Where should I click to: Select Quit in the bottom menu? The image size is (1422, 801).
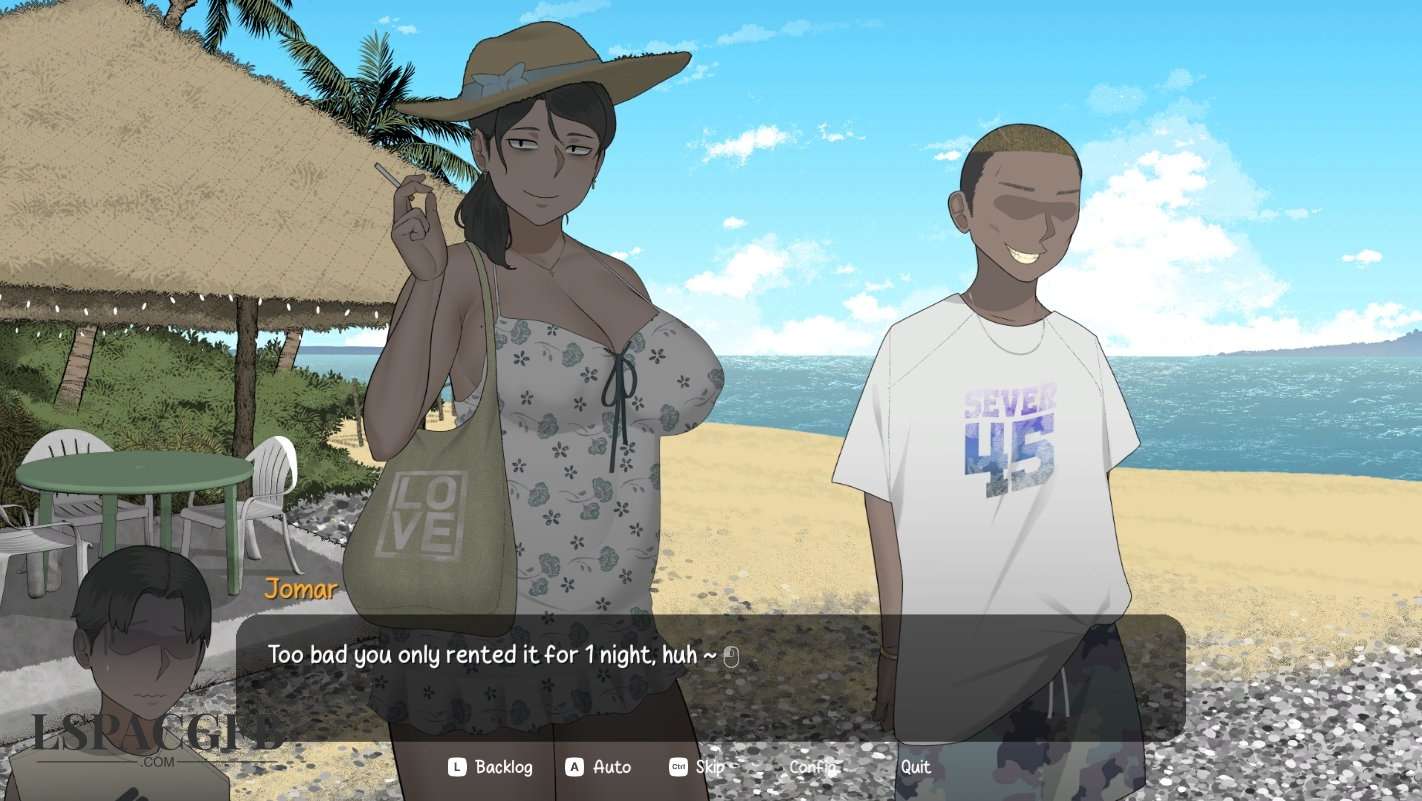point(915,767)
